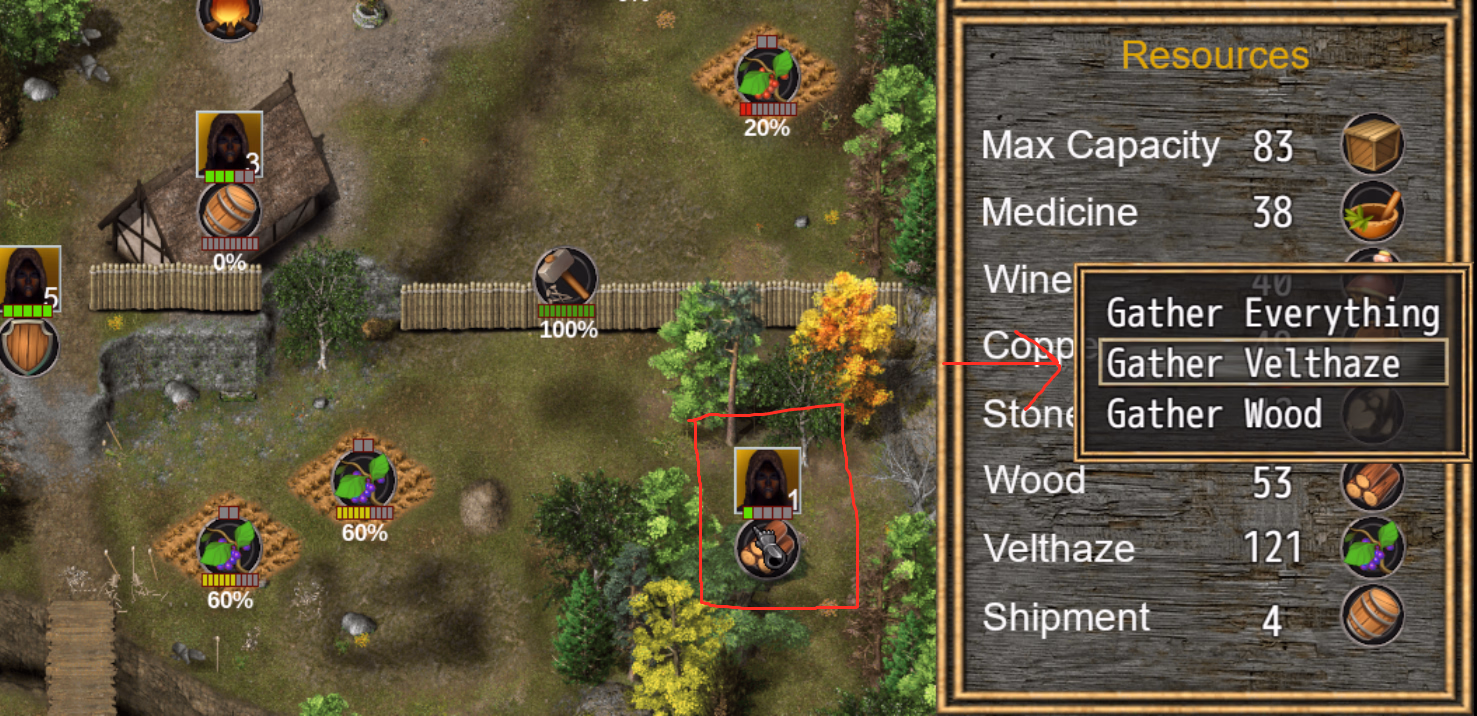The image size is (1477, 716).
Task: Click the Velthaze crop icon showing 20%
Action: point(767,74)
